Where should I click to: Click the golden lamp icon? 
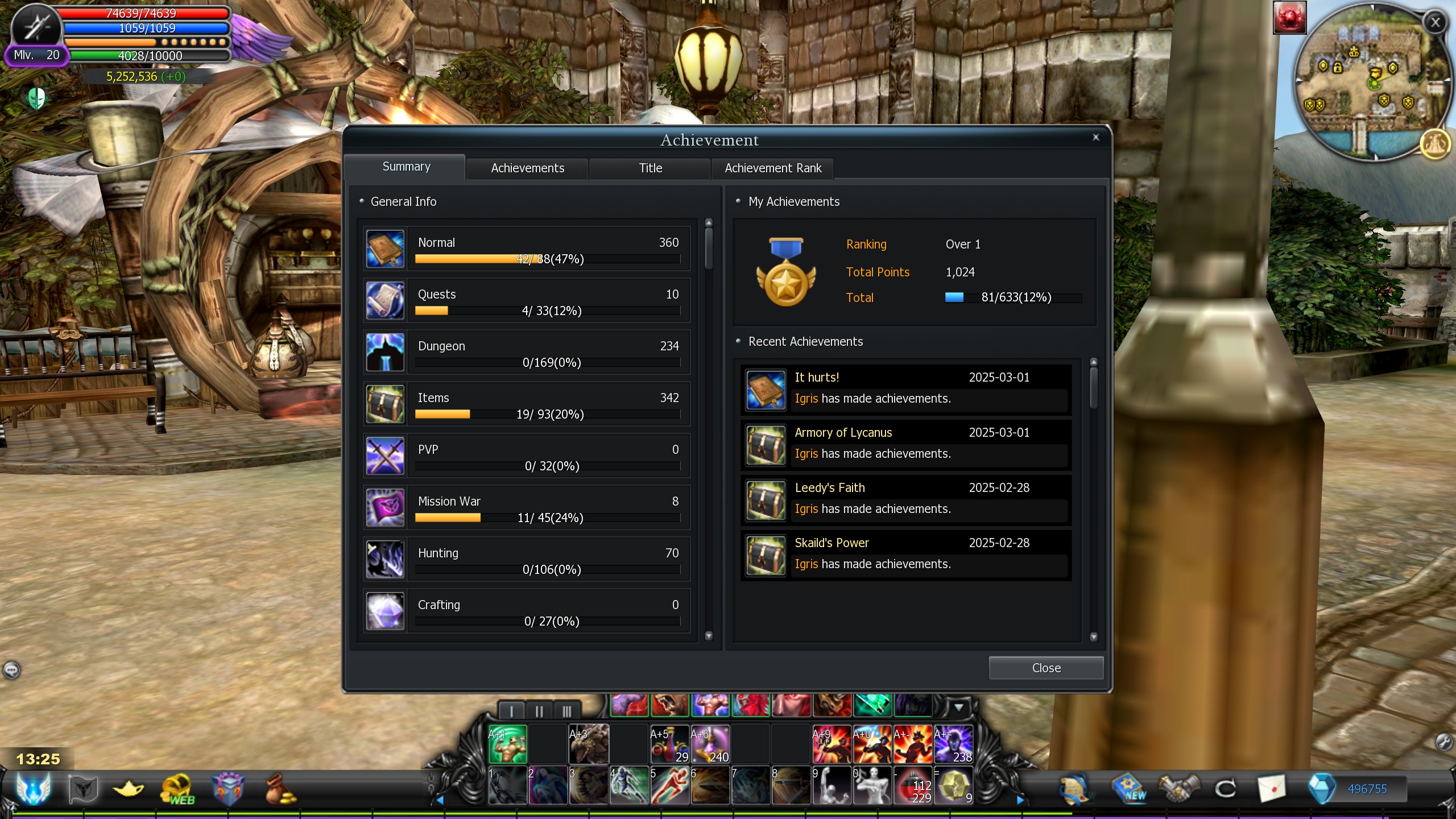129,789
